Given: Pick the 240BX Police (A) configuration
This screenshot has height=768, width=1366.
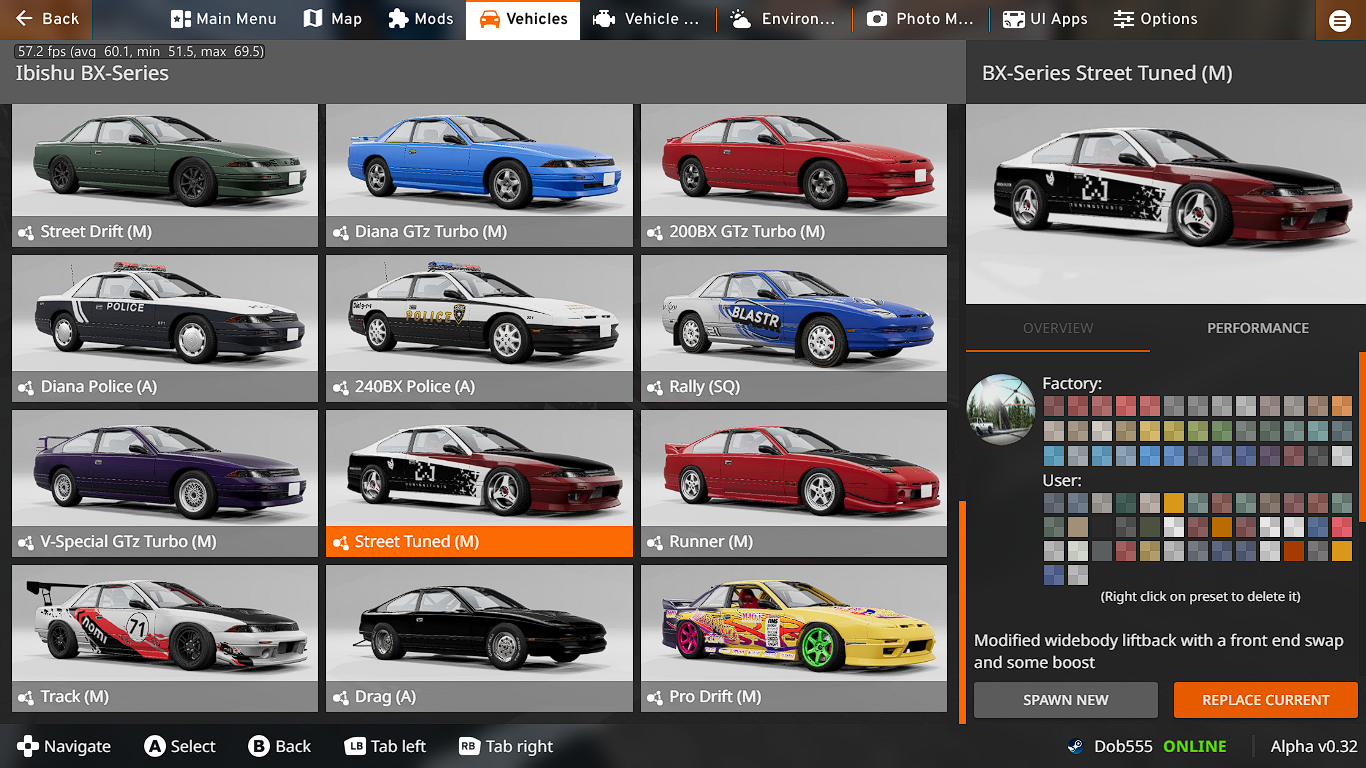Looking at the screenshot, I should coord(479,328).
